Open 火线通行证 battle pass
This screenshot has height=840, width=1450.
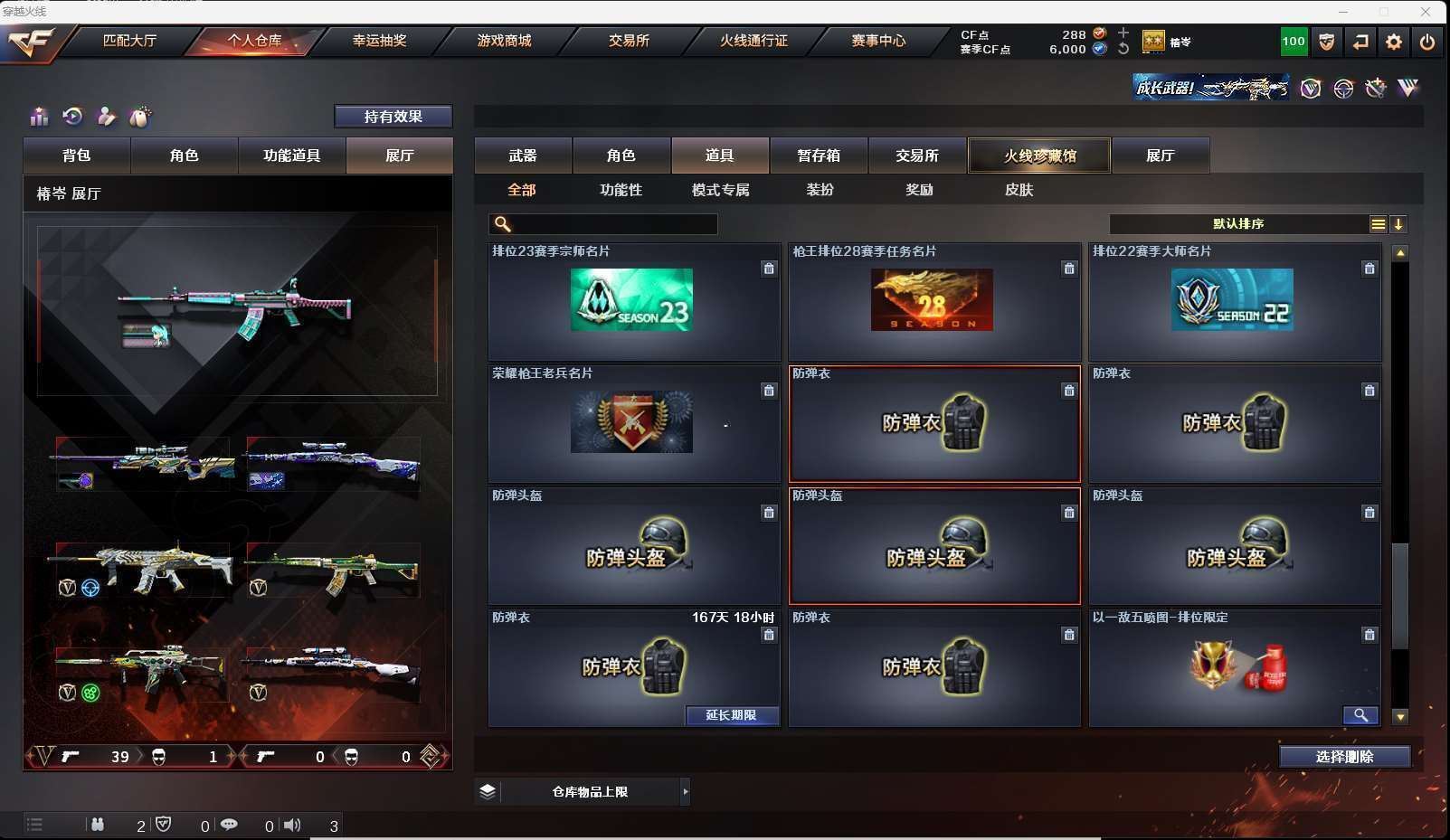pyautogui.click(x=753, y=41)
